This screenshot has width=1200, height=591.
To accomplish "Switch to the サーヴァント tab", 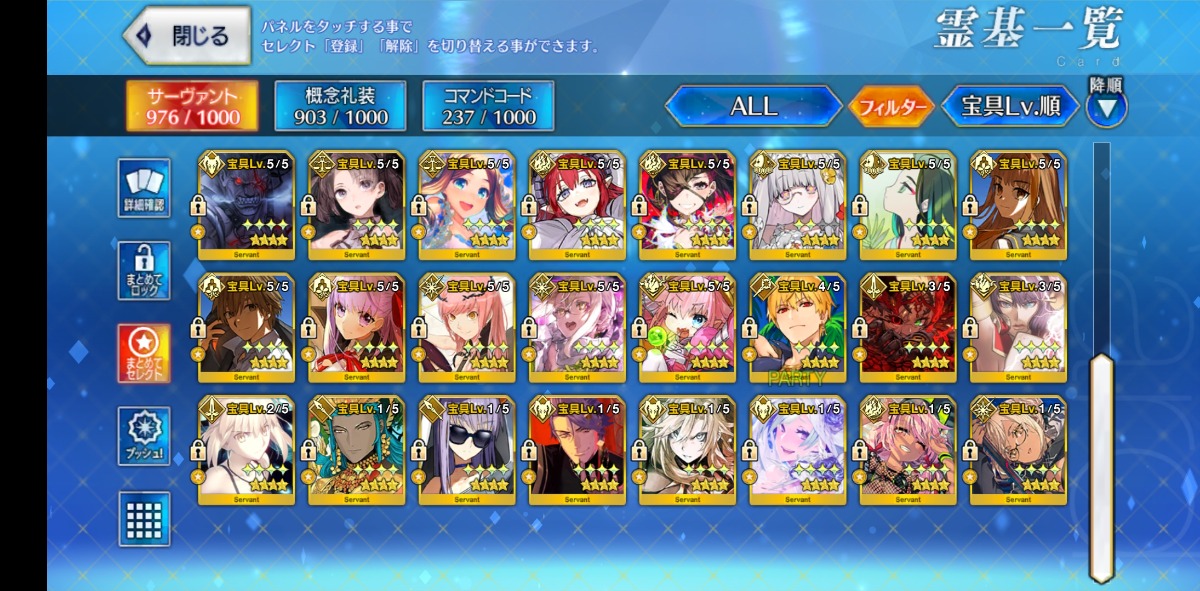I will (x=192, y=106).
